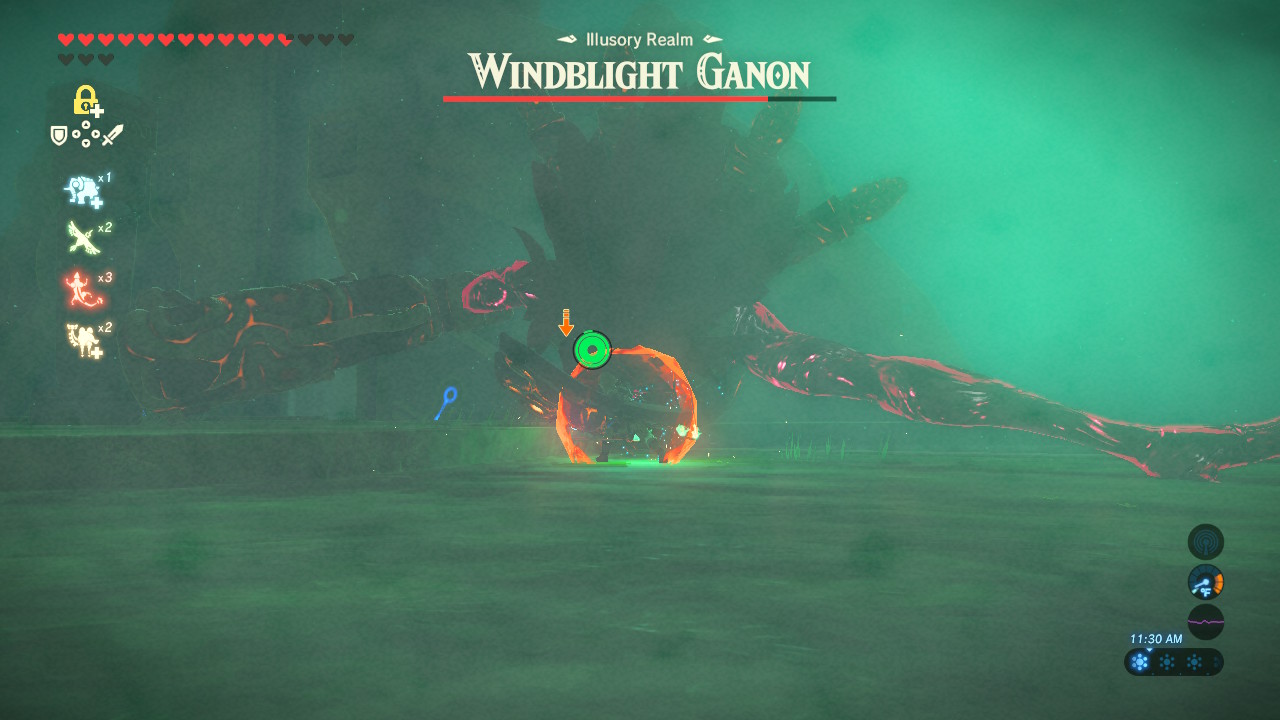Click the Illusory Realm header label
Image resolution: width=1280 pixels, height=720 pixels.
pos(639,40)
